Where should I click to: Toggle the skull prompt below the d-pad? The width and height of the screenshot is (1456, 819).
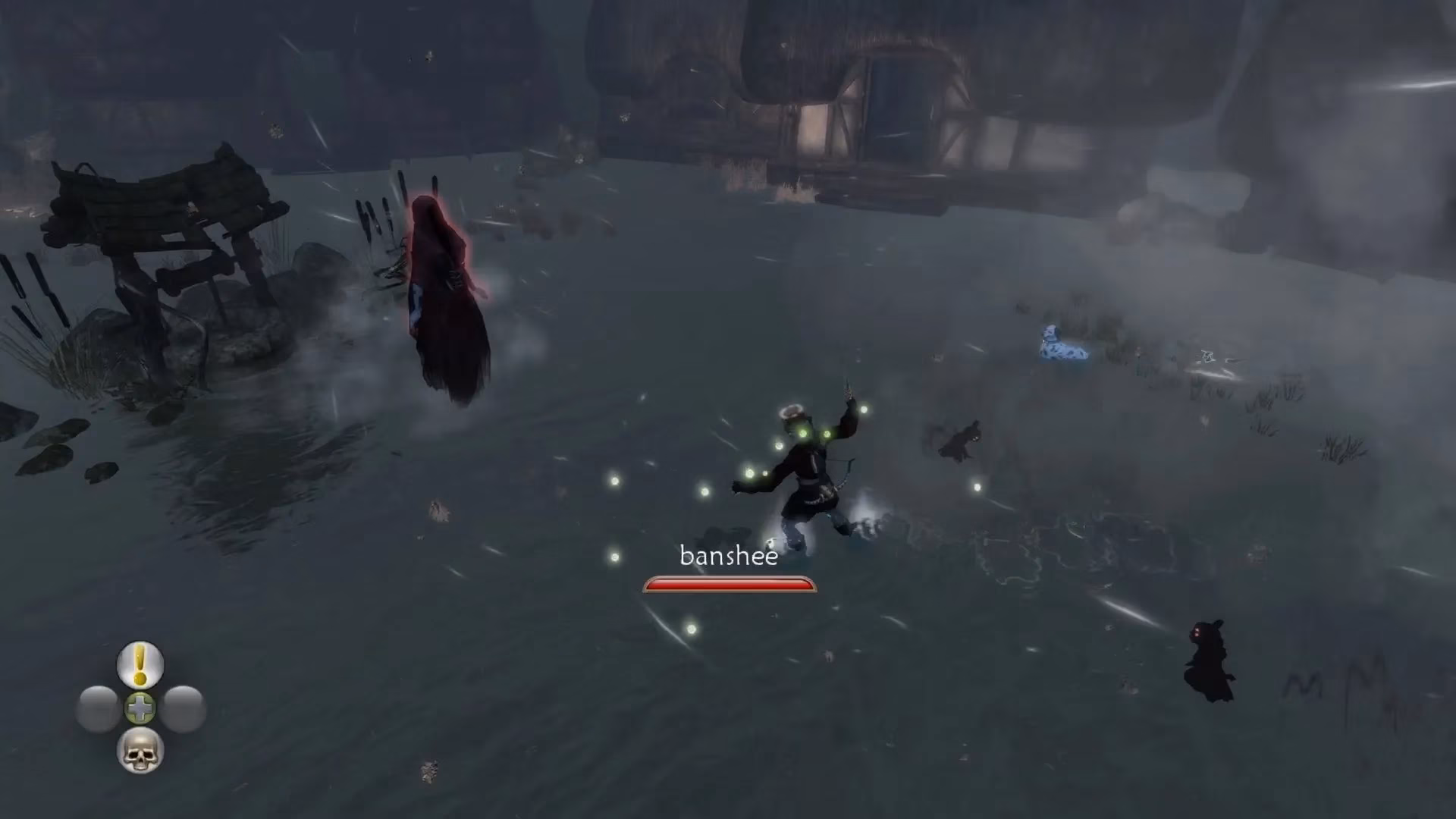tap(140, 751)
